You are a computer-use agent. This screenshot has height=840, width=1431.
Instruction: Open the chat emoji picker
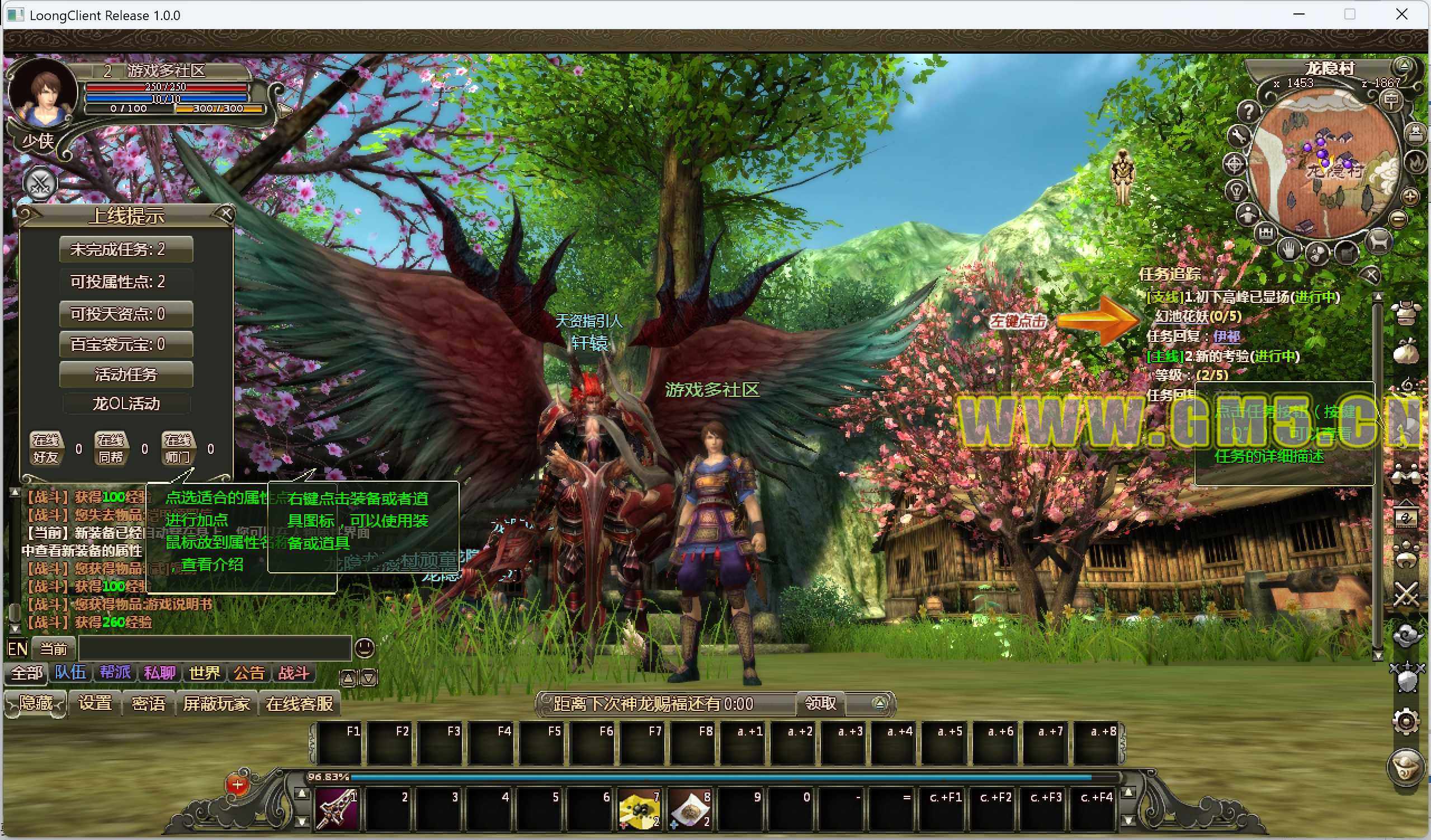click(364, 648)
